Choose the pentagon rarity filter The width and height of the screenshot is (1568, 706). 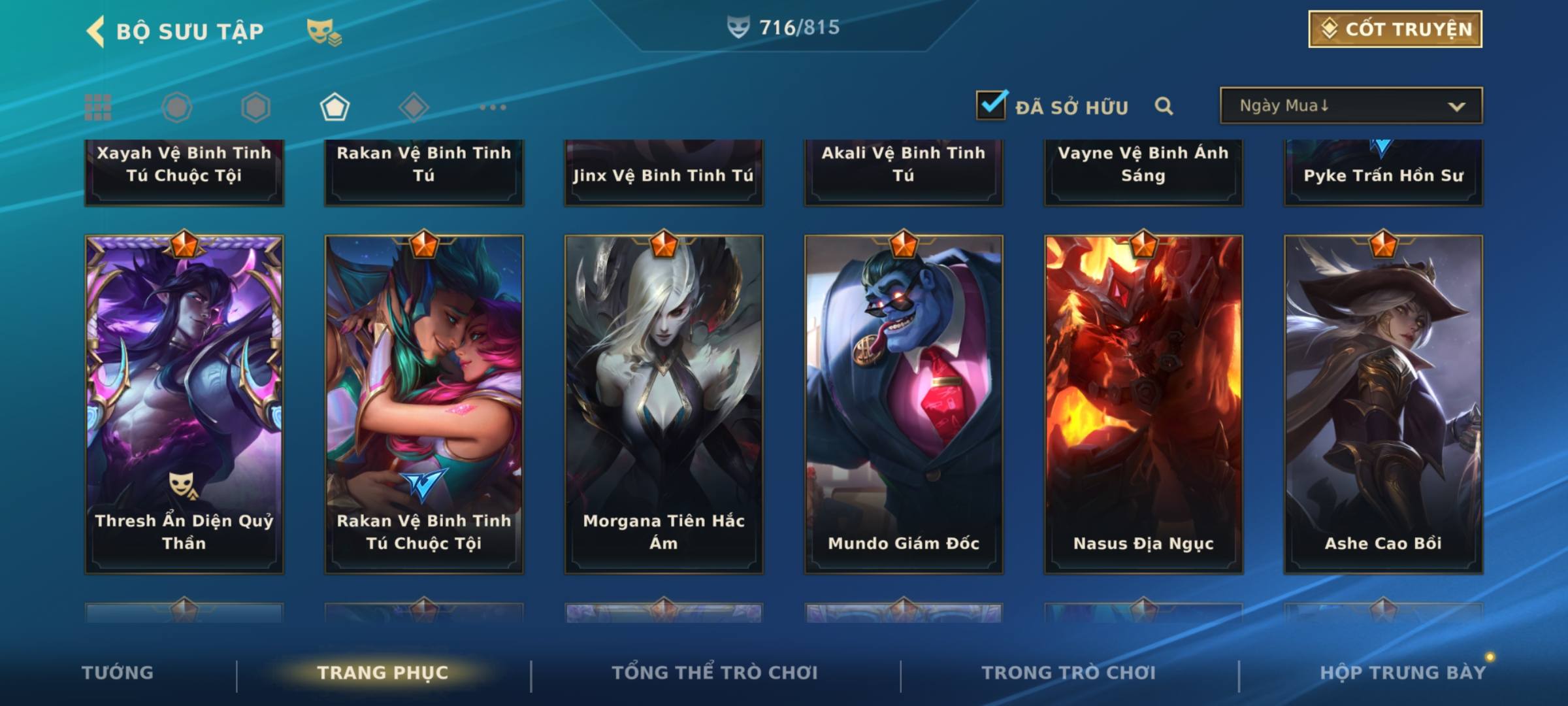pos(335,107)
